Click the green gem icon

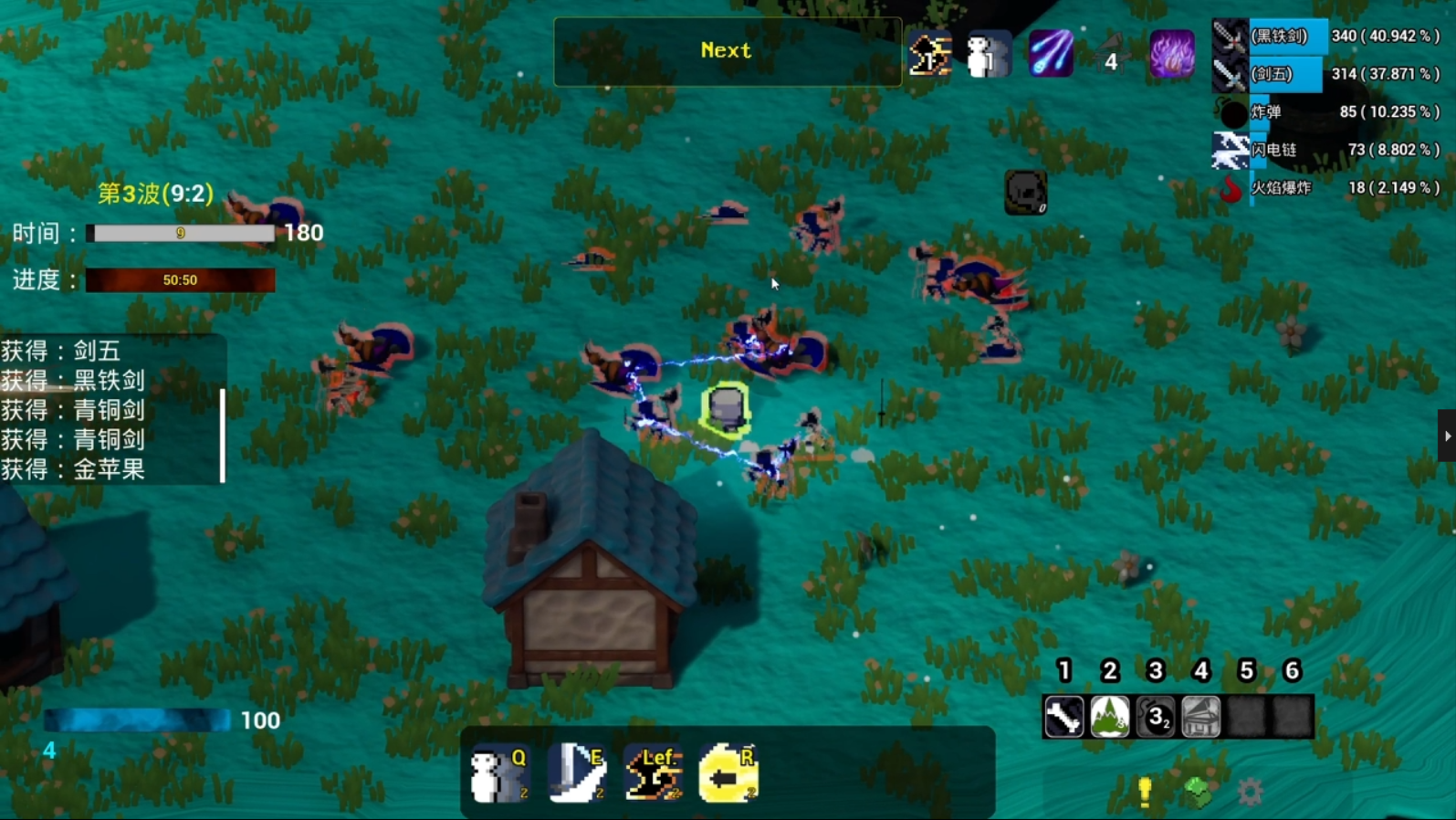[1198, 791]
